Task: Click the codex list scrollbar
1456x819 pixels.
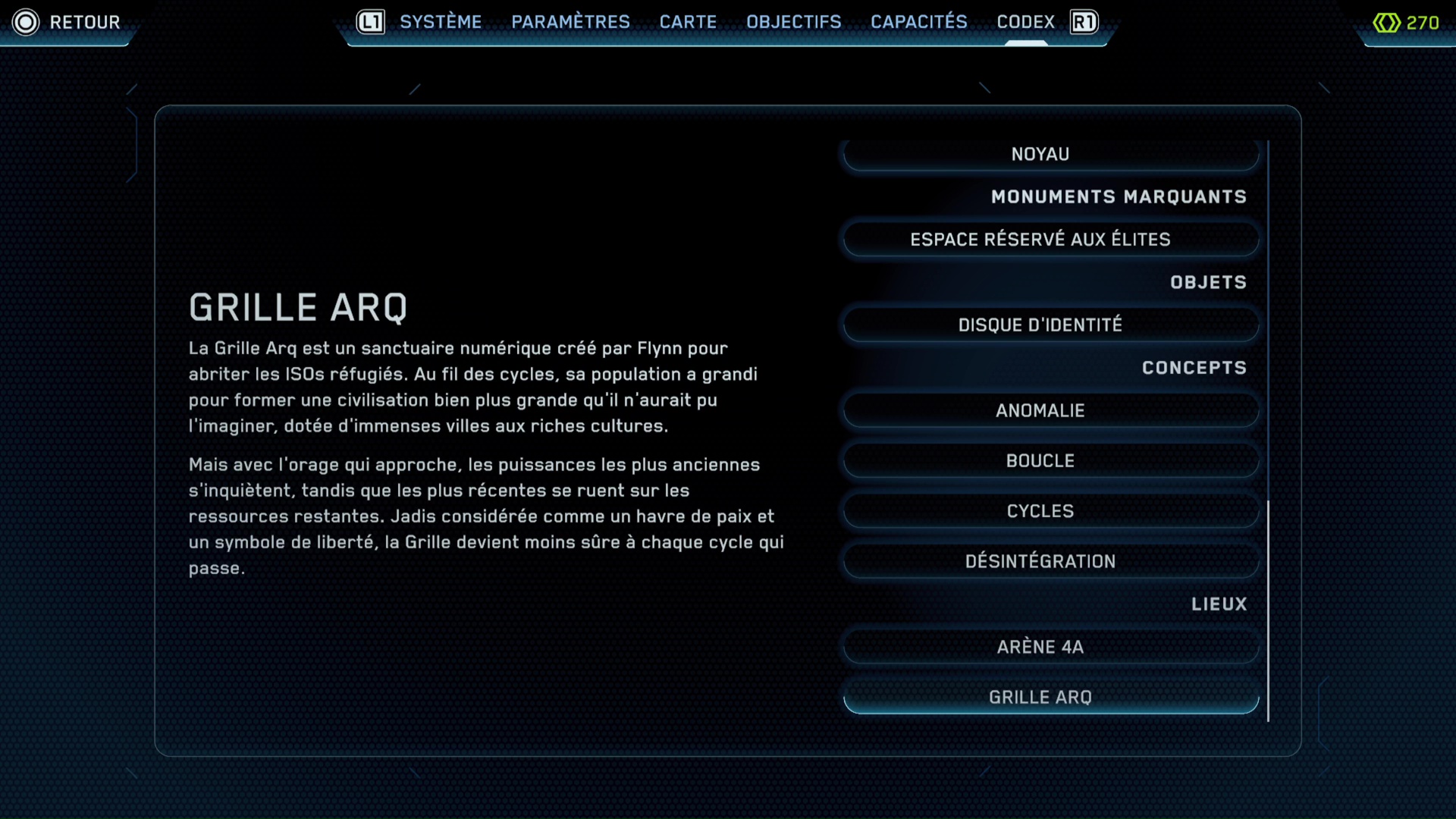Action: click(x=1268, y=610)
